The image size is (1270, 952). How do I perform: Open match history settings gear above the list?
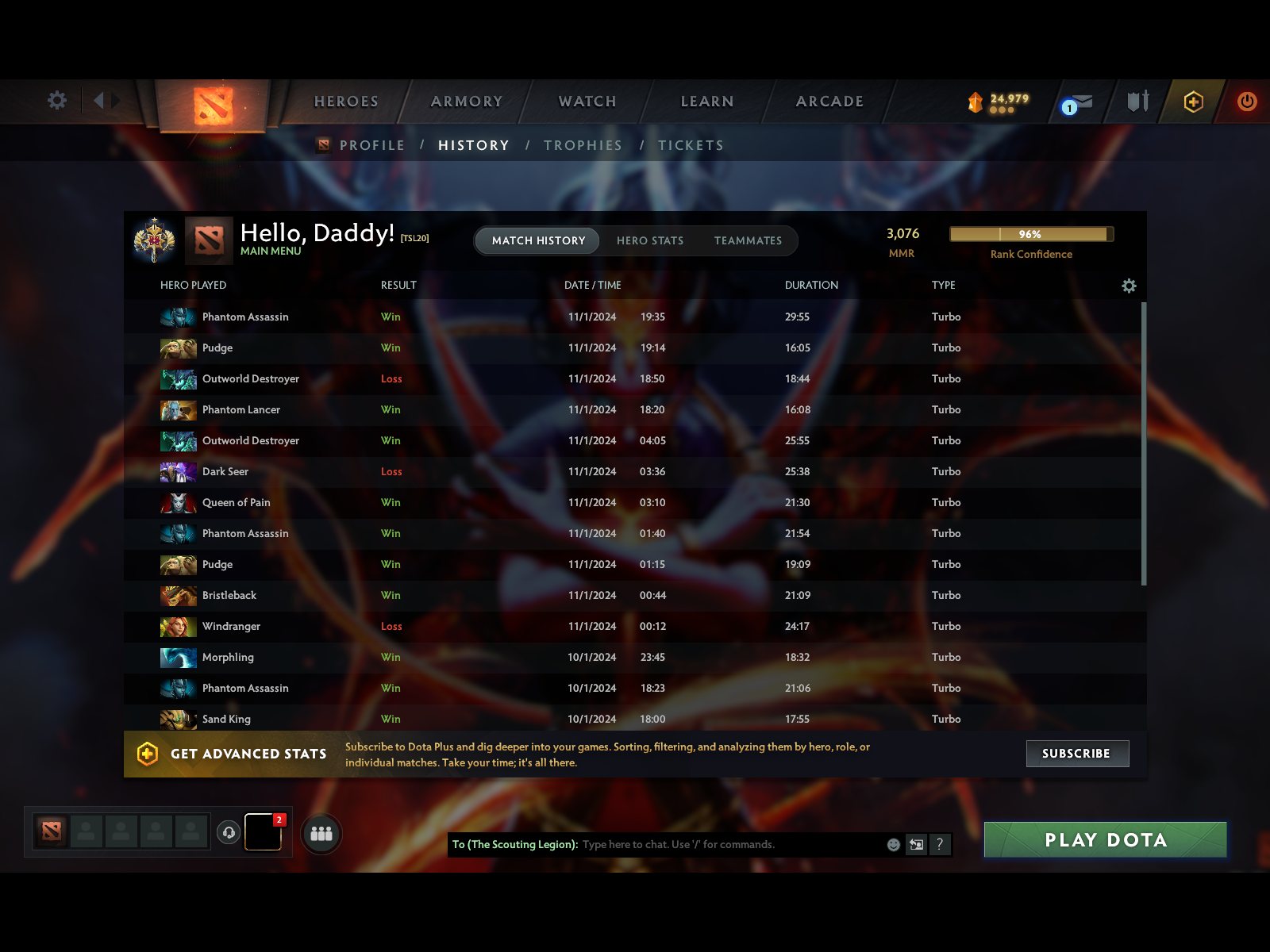tap(1129, 285)
